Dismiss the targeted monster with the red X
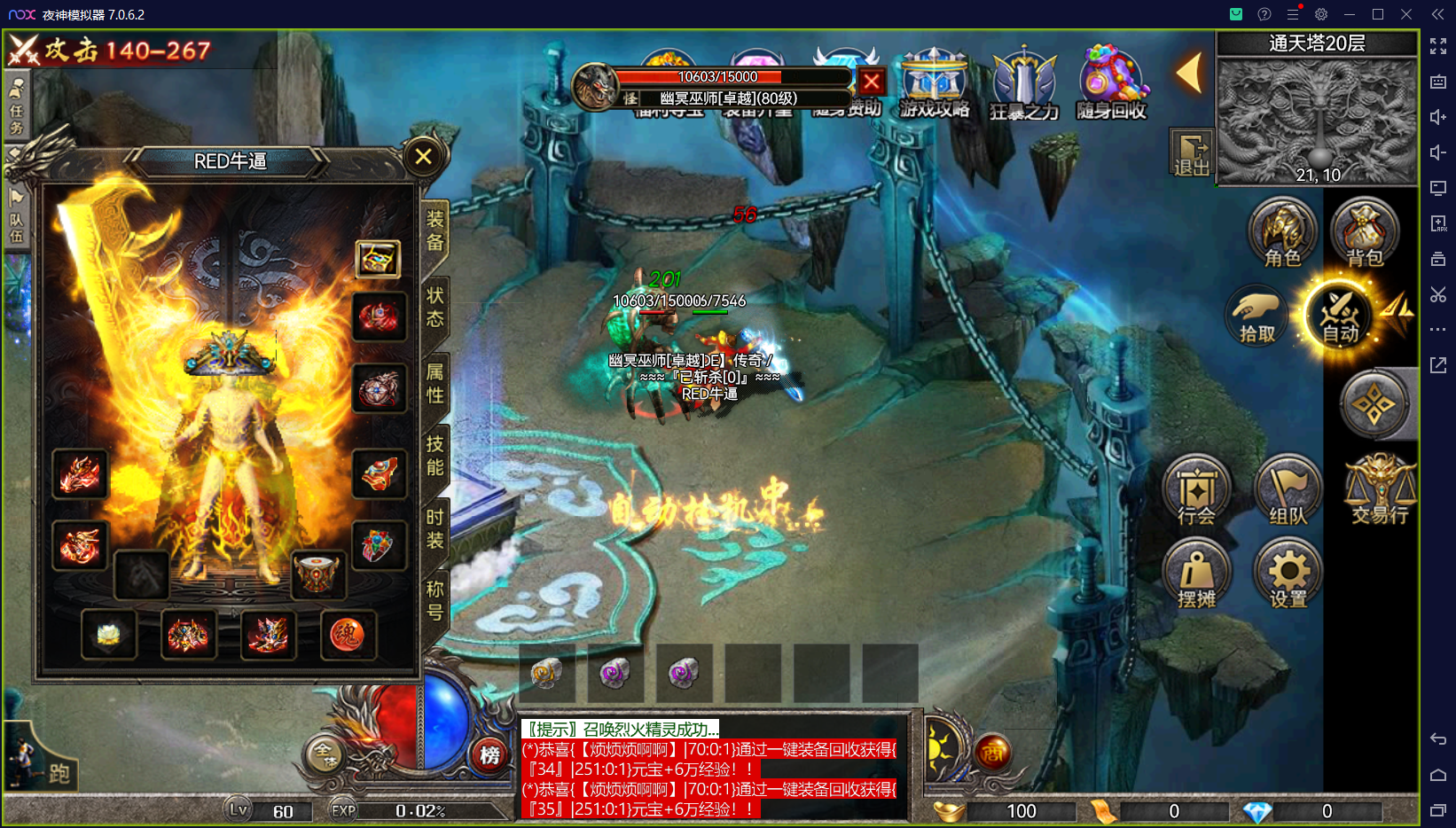The height and width of the screenshot is (828, 1456). (x=872, y=82)
